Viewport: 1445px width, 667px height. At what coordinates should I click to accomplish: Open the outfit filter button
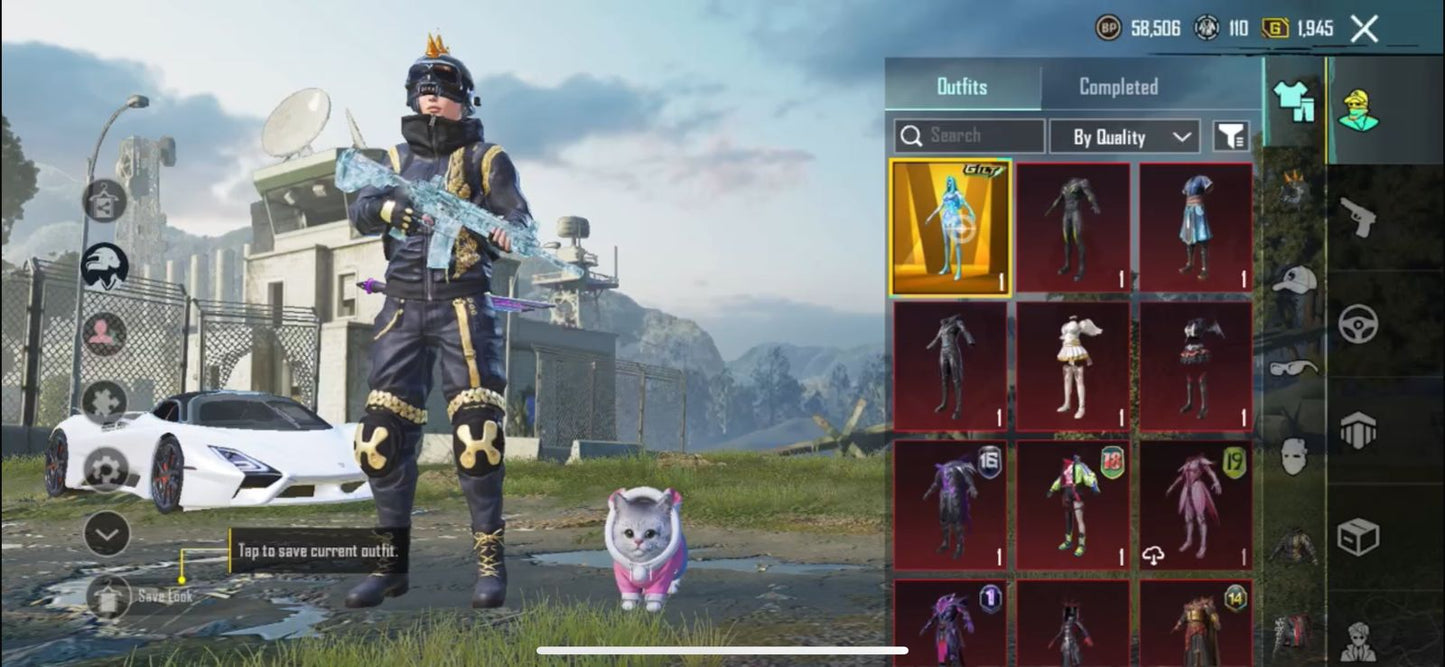click(x=1231, y=136)
